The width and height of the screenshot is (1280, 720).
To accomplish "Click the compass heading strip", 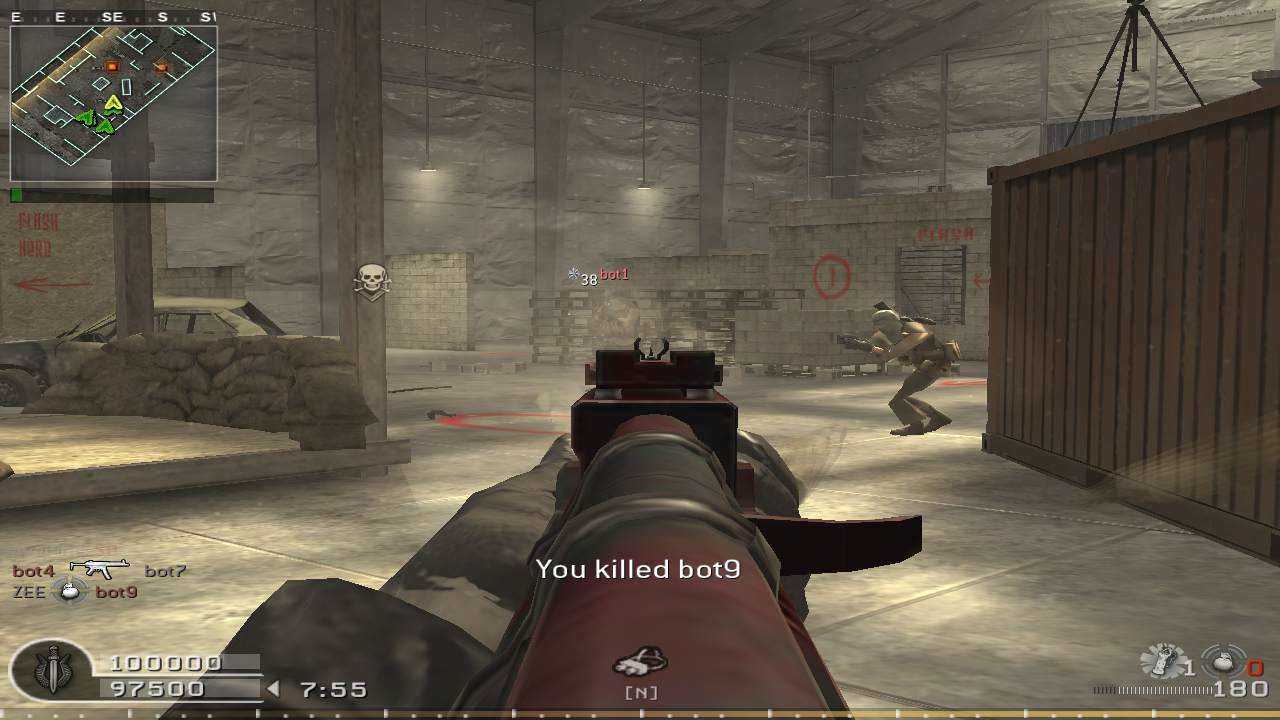I will 112,17.
